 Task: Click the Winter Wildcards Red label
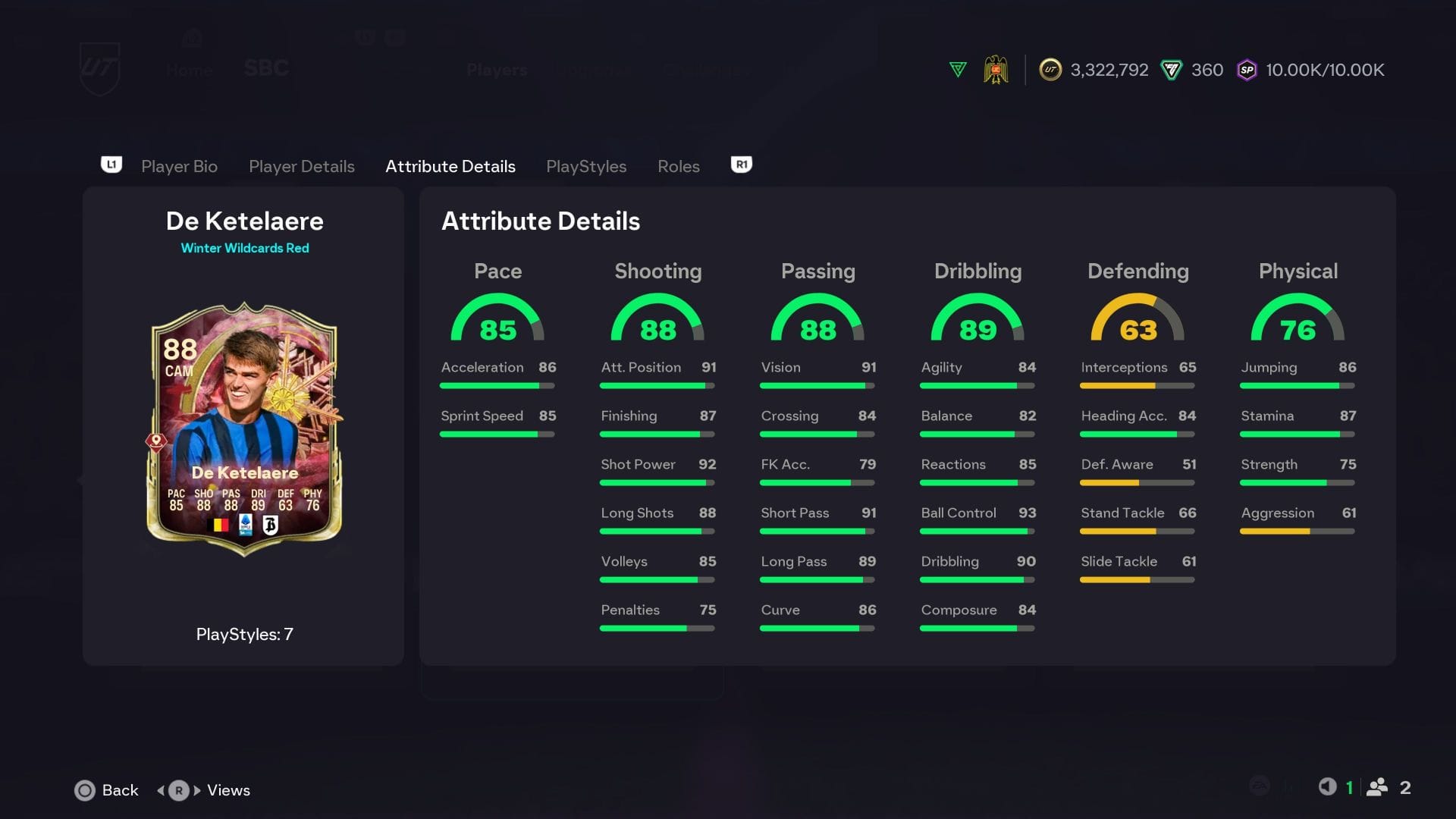(244, 247)
